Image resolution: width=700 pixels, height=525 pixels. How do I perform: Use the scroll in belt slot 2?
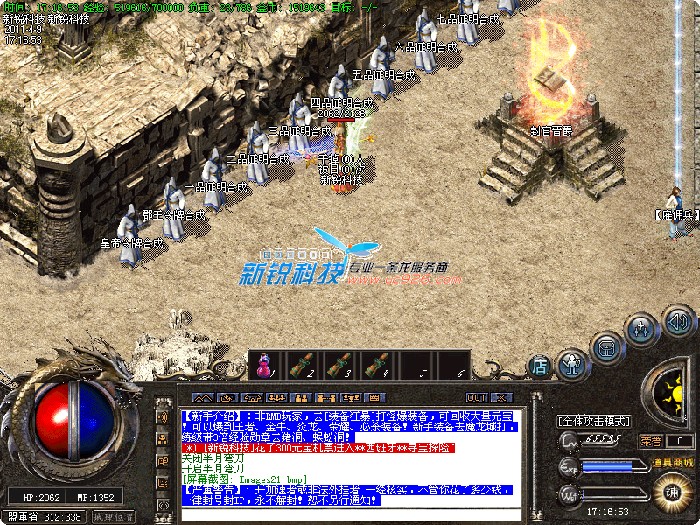coord(302,365)
